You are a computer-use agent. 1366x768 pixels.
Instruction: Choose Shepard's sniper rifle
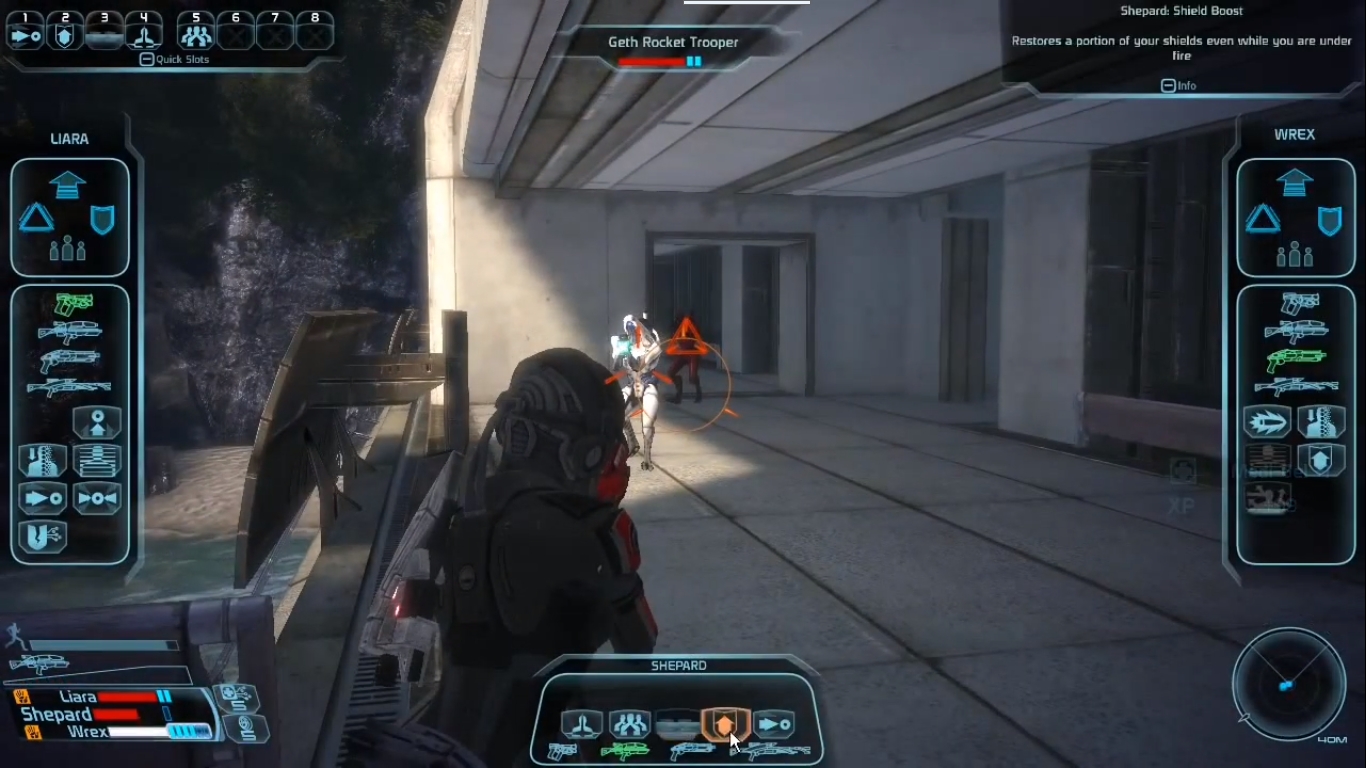pos(771,750)
